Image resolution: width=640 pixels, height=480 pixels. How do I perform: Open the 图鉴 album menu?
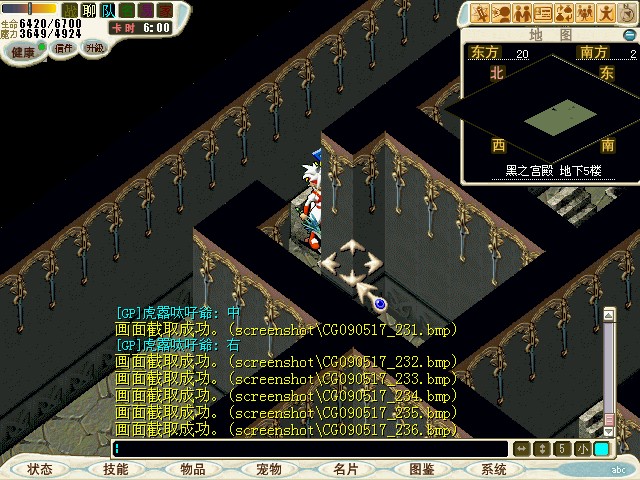coord(421,468)
